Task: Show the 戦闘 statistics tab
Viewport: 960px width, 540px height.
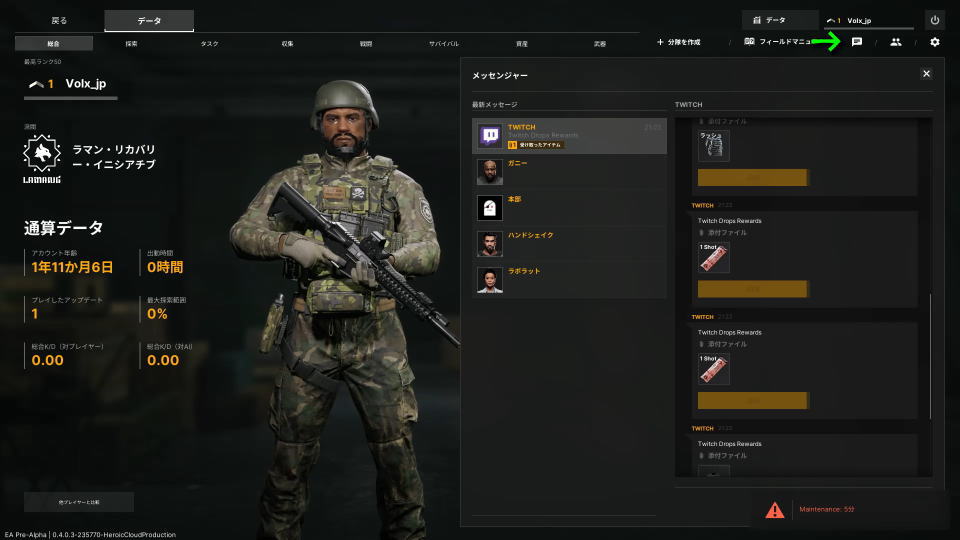Action: tap(366, 43)
